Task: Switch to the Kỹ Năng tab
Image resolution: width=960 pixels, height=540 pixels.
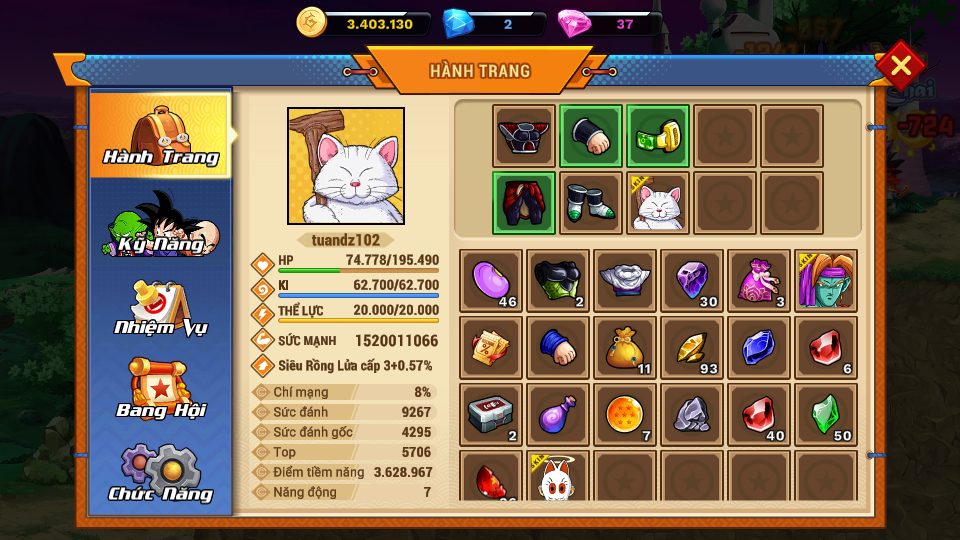Action: 161,223
